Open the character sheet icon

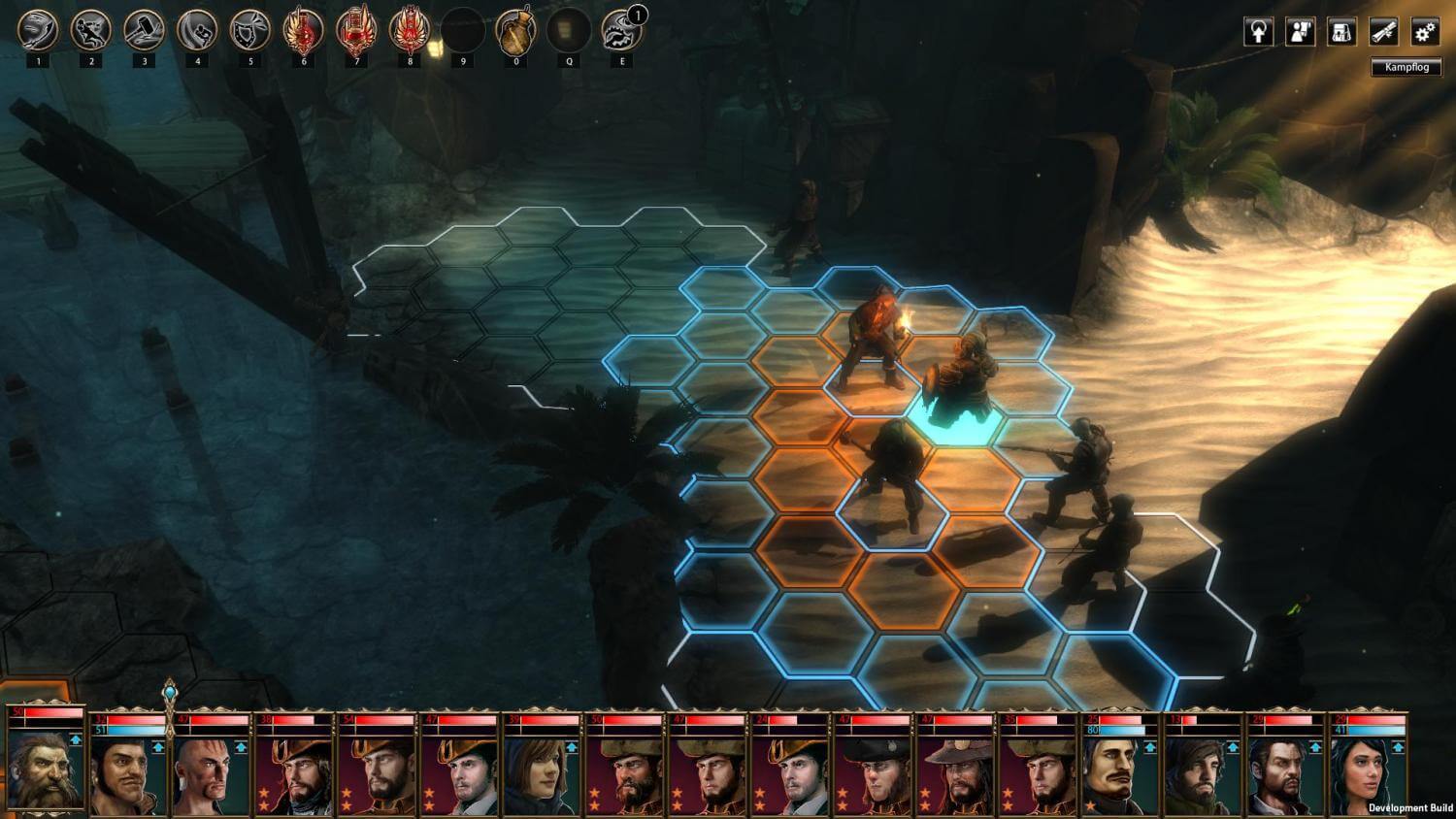point(1301,32)
